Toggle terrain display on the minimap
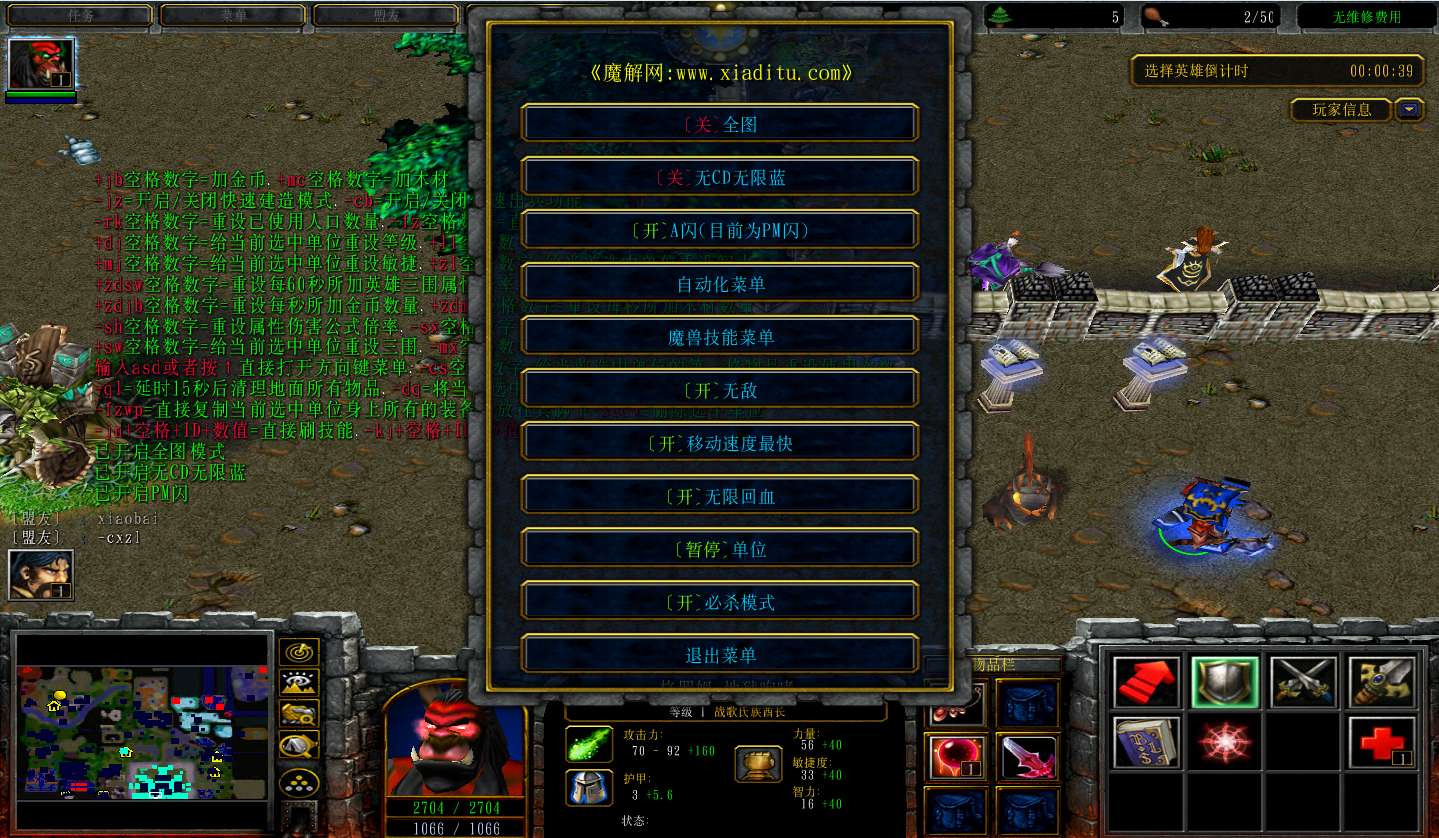 [298, 684]
